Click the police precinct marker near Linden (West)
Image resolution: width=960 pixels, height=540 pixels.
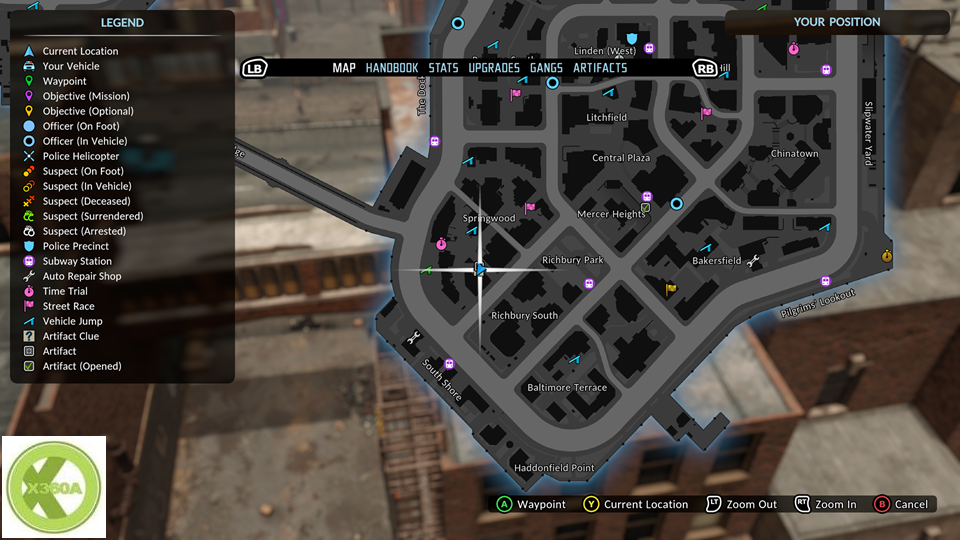[631, 39]
